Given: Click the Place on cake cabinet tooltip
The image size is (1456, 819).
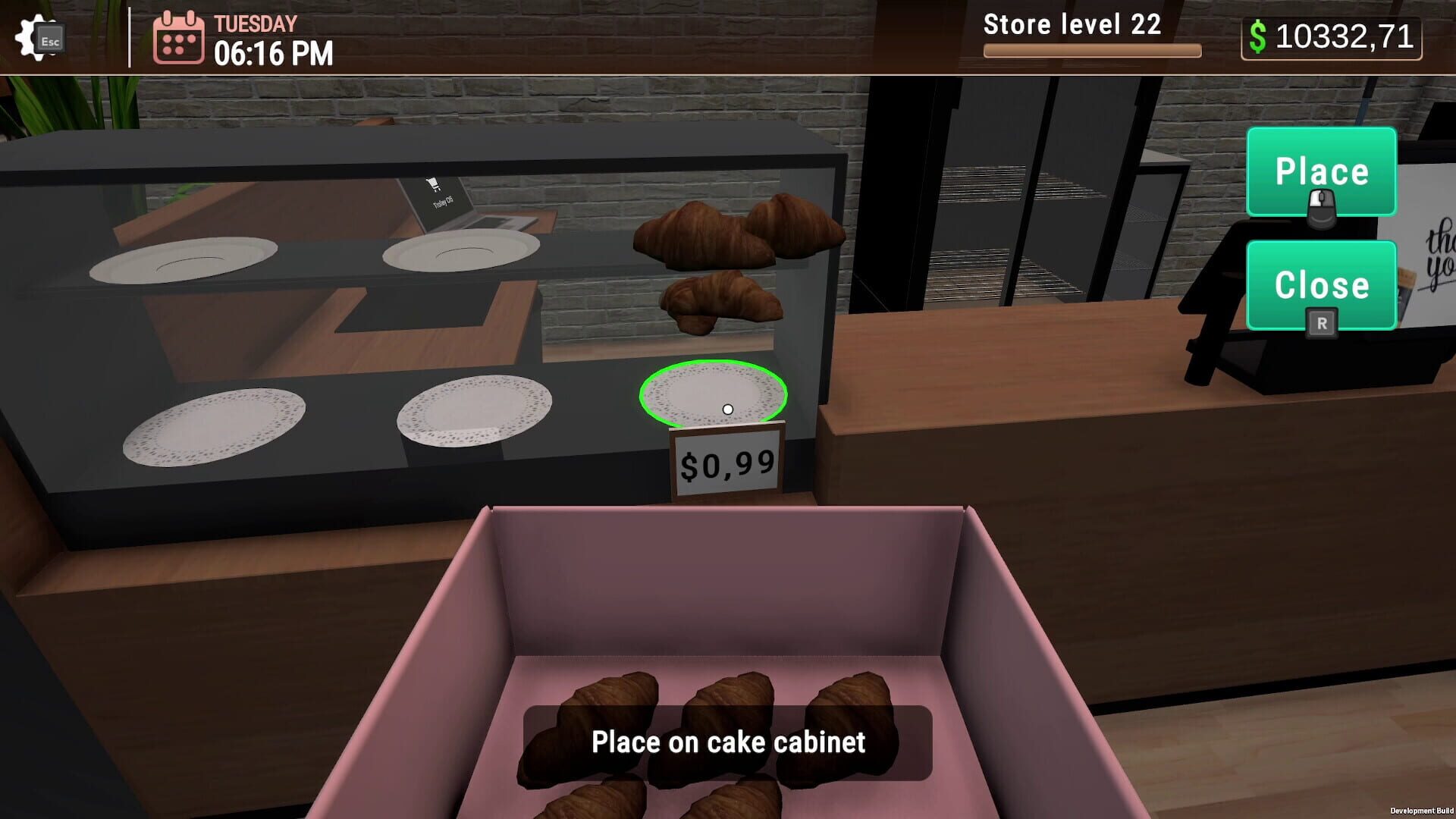Looking at the screenshot, I should [x=730, y=742].
